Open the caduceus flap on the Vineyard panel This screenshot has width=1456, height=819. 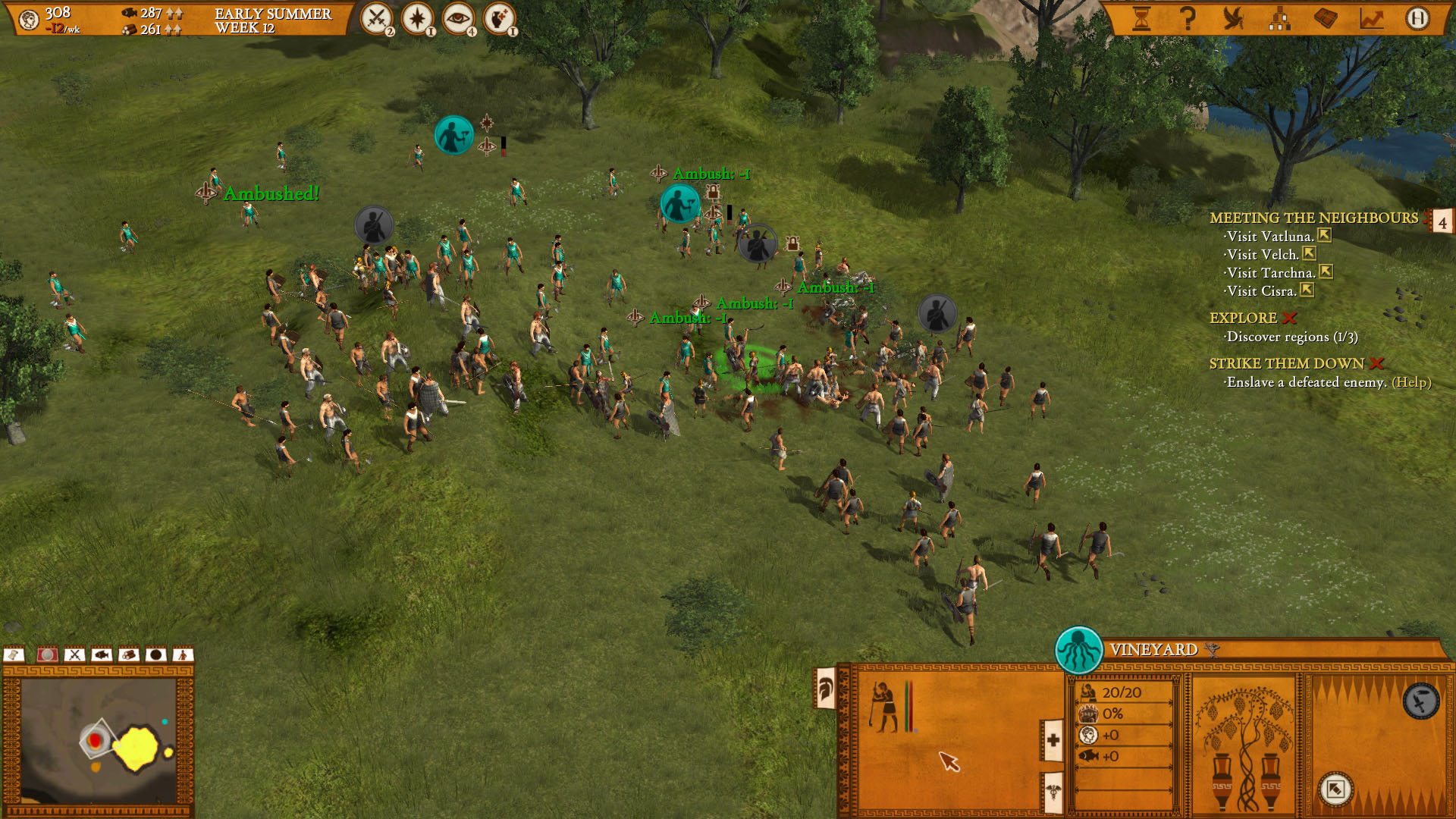point(1053,793)
